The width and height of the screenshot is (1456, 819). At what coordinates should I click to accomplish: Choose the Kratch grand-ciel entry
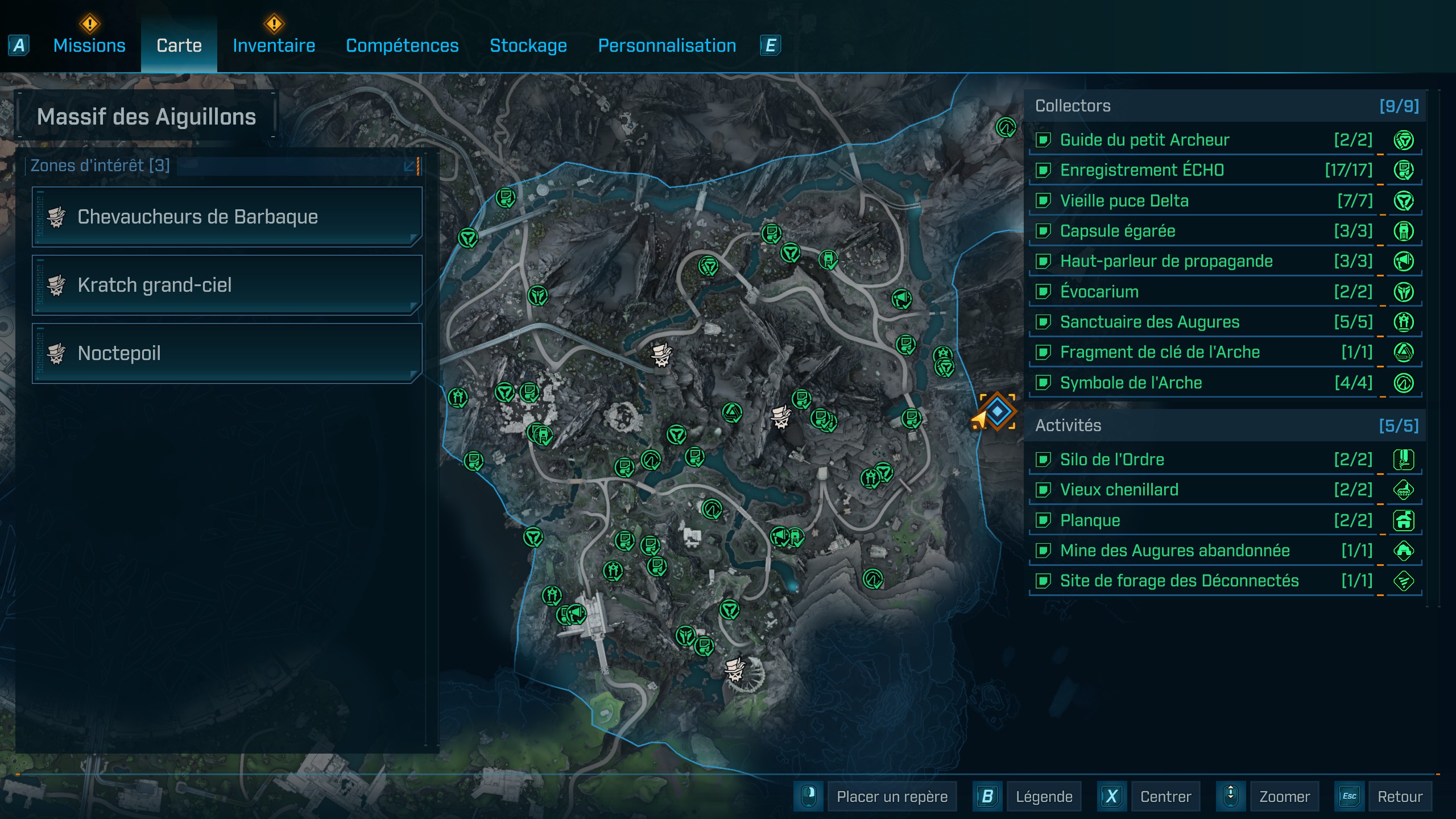[x=227, y=285]
